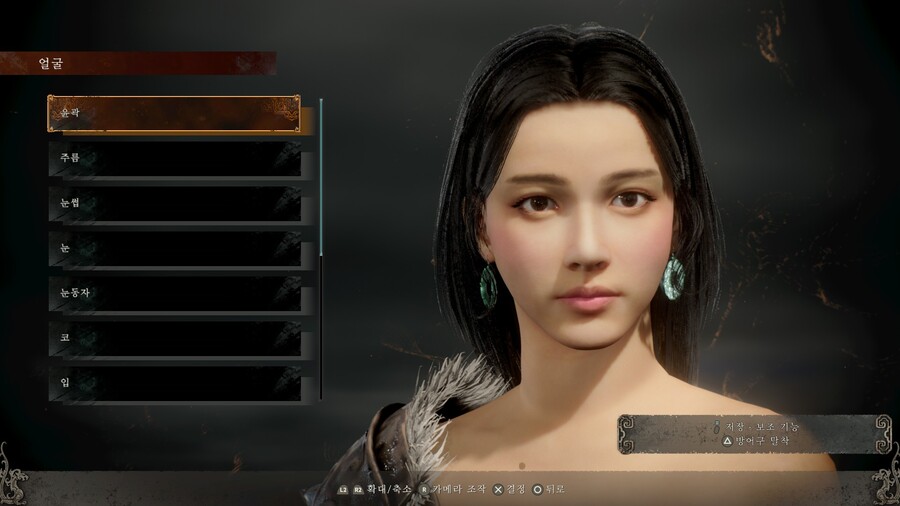Open the 주름 (wrinkles) option
The width and height of the screenshot is (900, 506).
point(174,159)
